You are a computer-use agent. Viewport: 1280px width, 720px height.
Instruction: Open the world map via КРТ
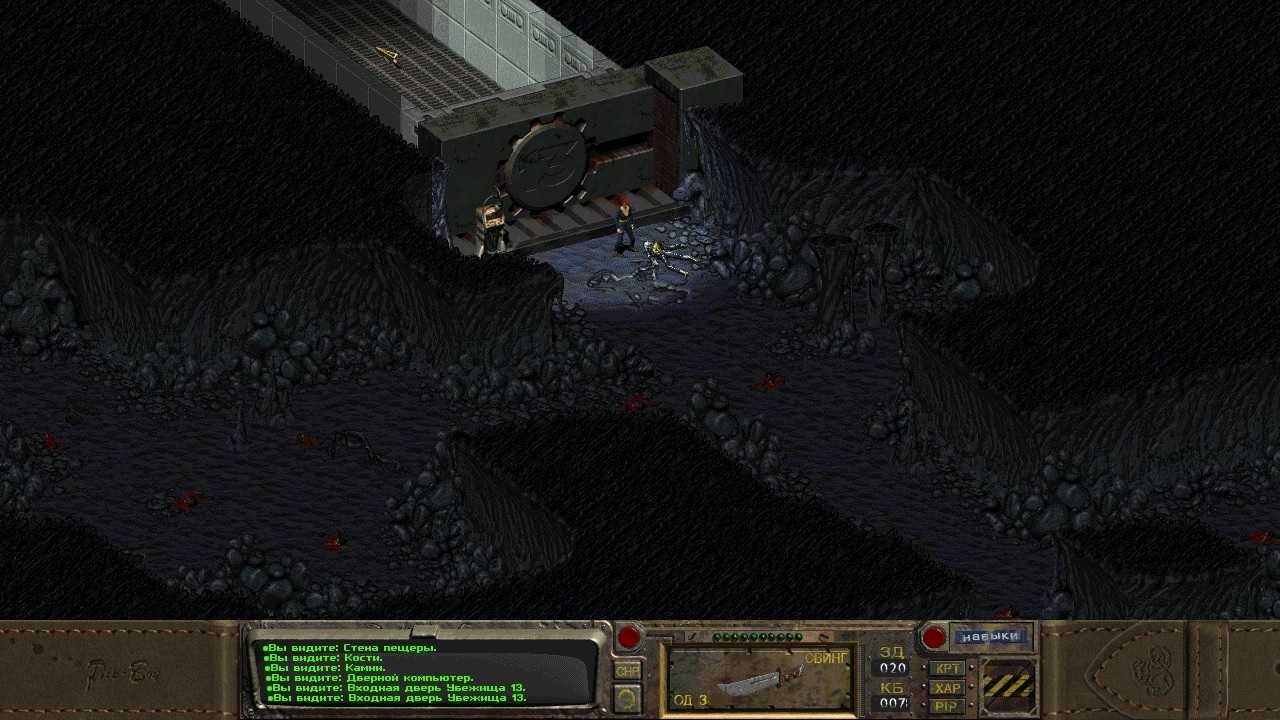tap(947, 668)
